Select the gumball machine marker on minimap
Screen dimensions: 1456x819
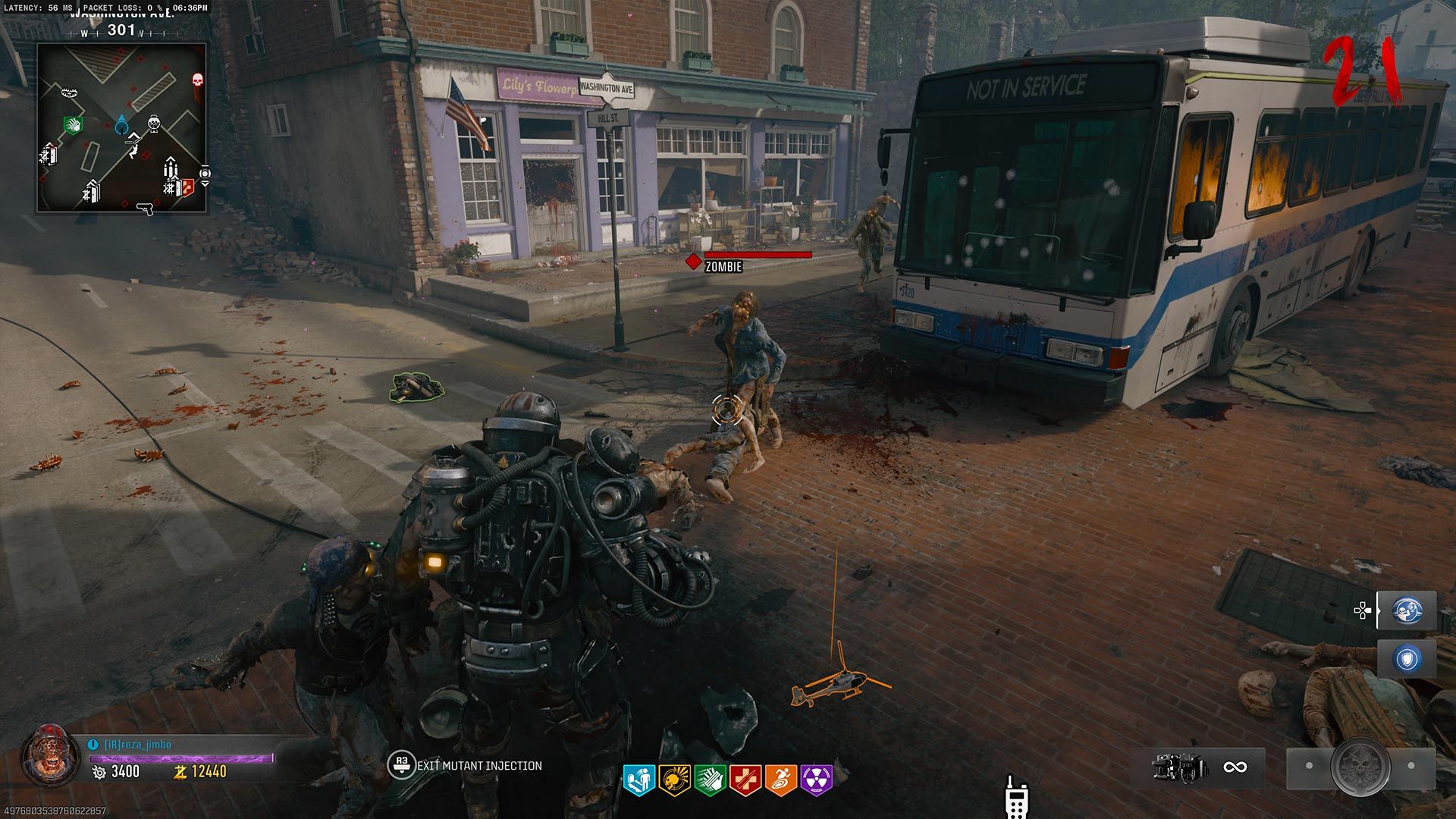point(154,122)
